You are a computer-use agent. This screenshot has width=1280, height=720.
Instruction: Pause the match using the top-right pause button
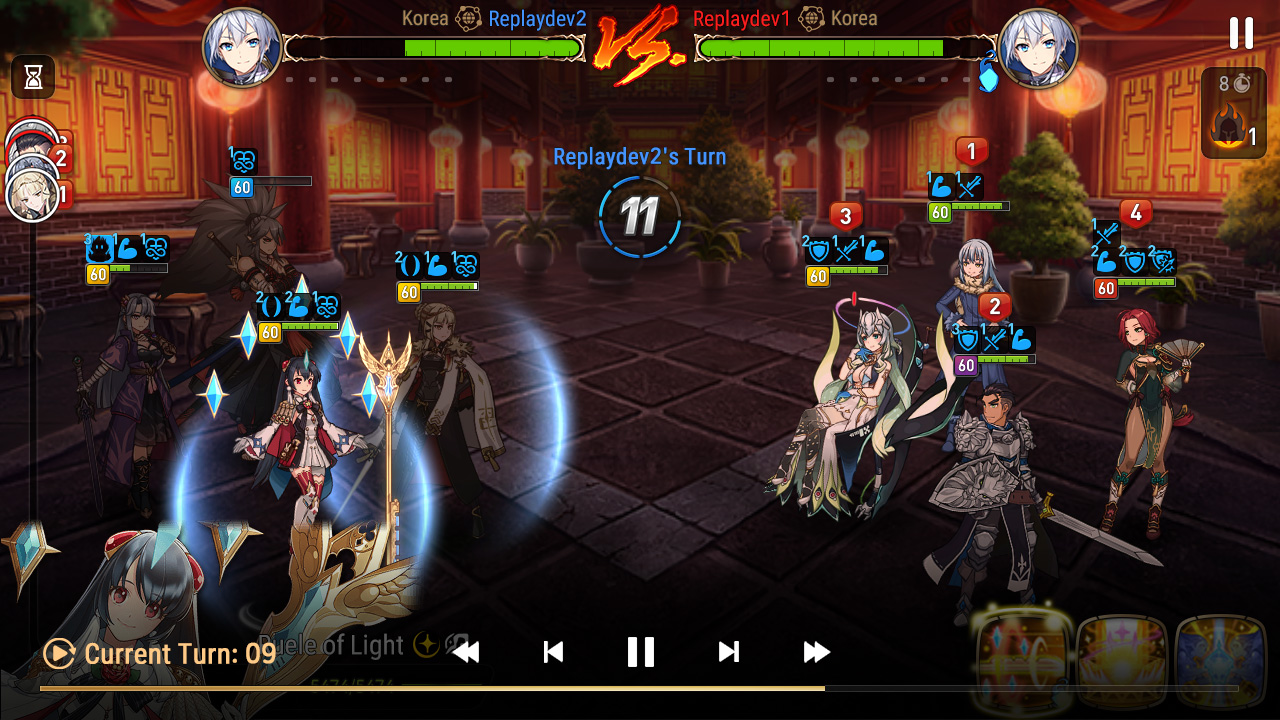(x=1240, y=33)
